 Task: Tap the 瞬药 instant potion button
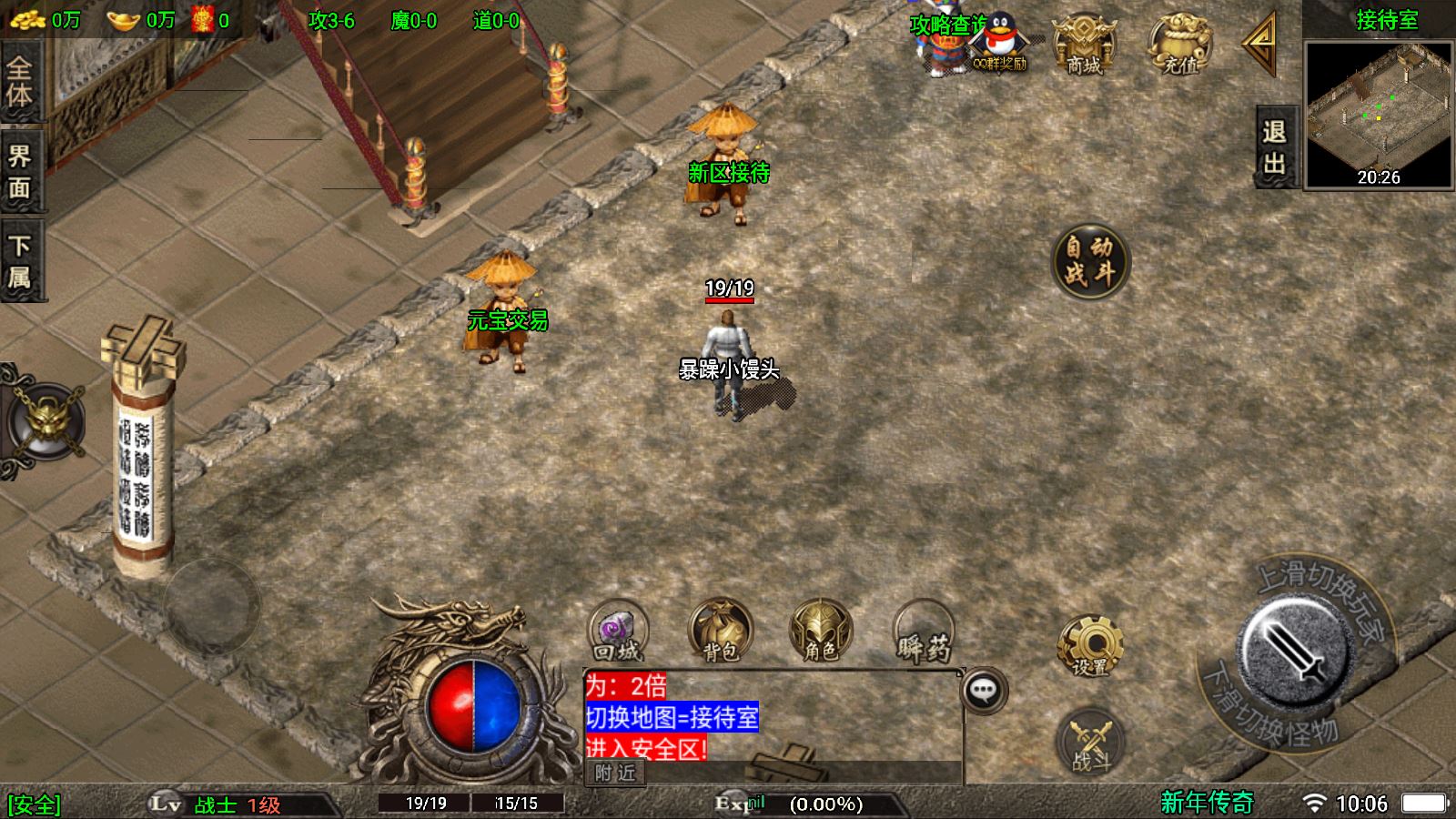tap(924, 631)
